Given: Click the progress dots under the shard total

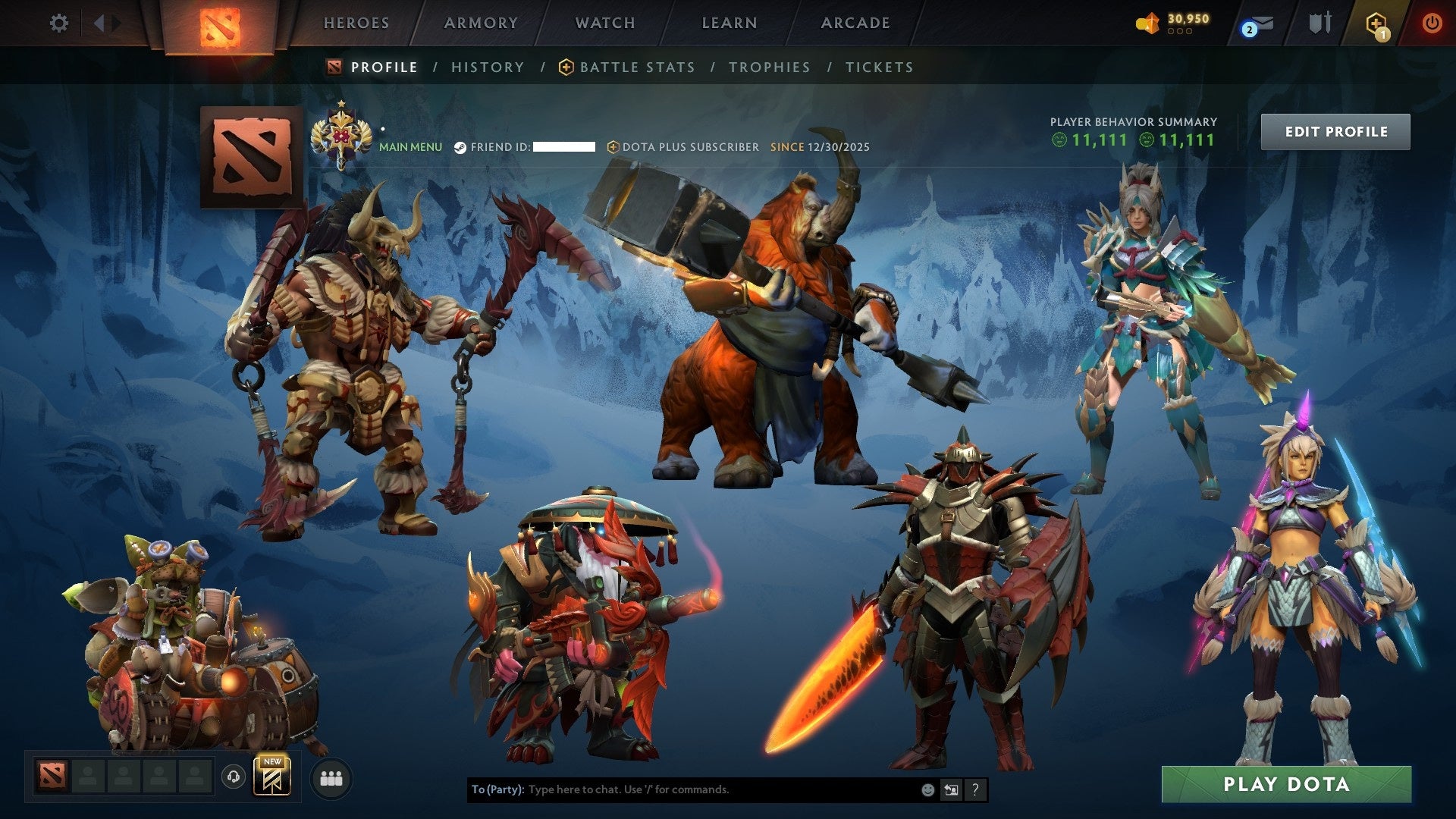Looking at the screenshot, I should [1181, 32].
